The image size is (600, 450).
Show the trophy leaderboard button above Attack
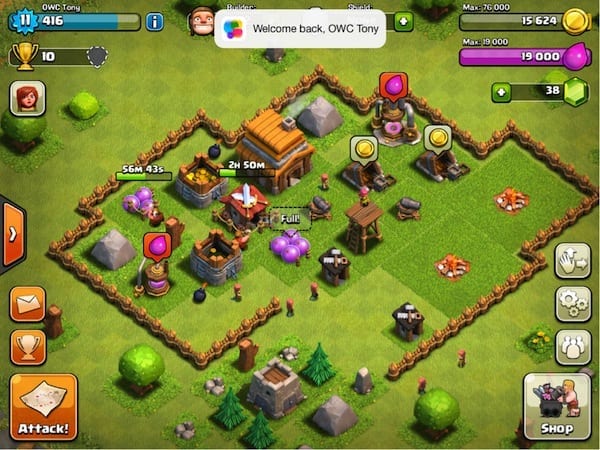tap(28, 345)
